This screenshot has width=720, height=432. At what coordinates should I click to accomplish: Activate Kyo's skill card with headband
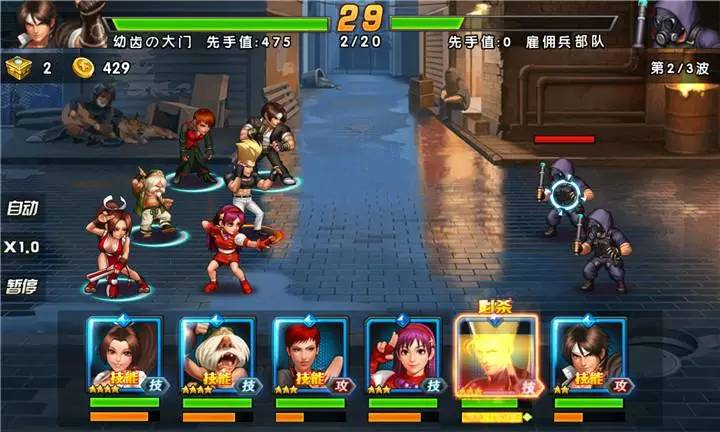[590, 357]
